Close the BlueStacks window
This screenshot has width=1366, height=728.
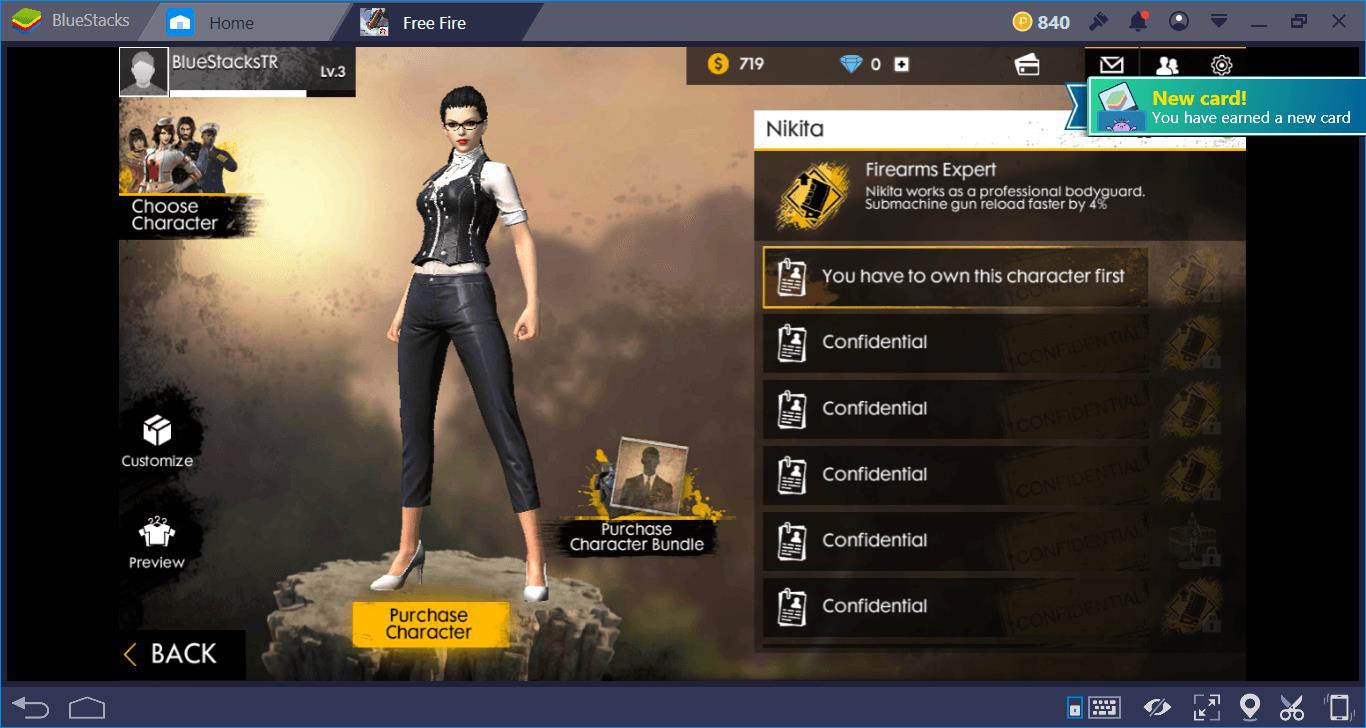tap(1338, 21)
